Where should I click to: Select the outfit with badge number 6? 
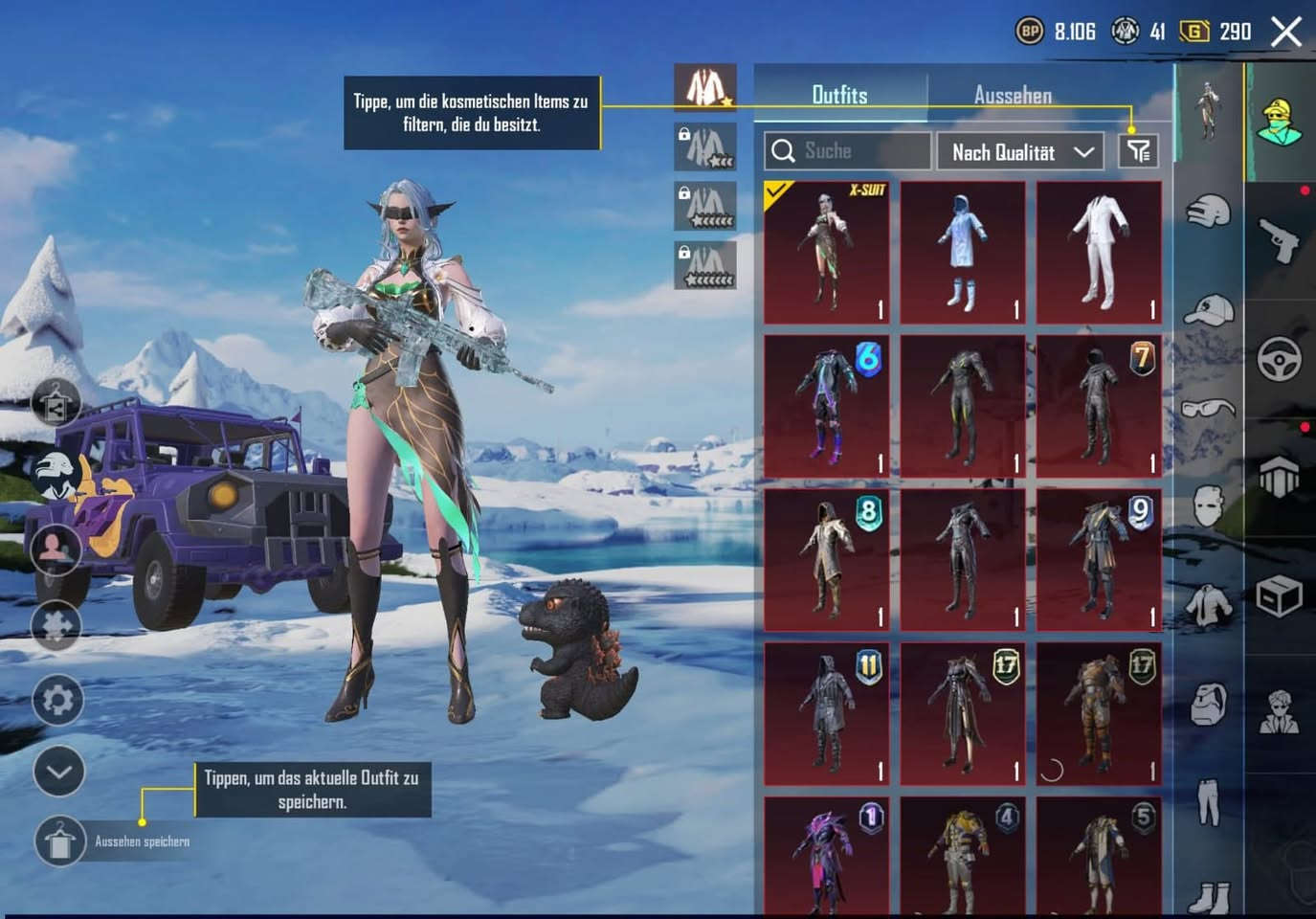(827, 406)
